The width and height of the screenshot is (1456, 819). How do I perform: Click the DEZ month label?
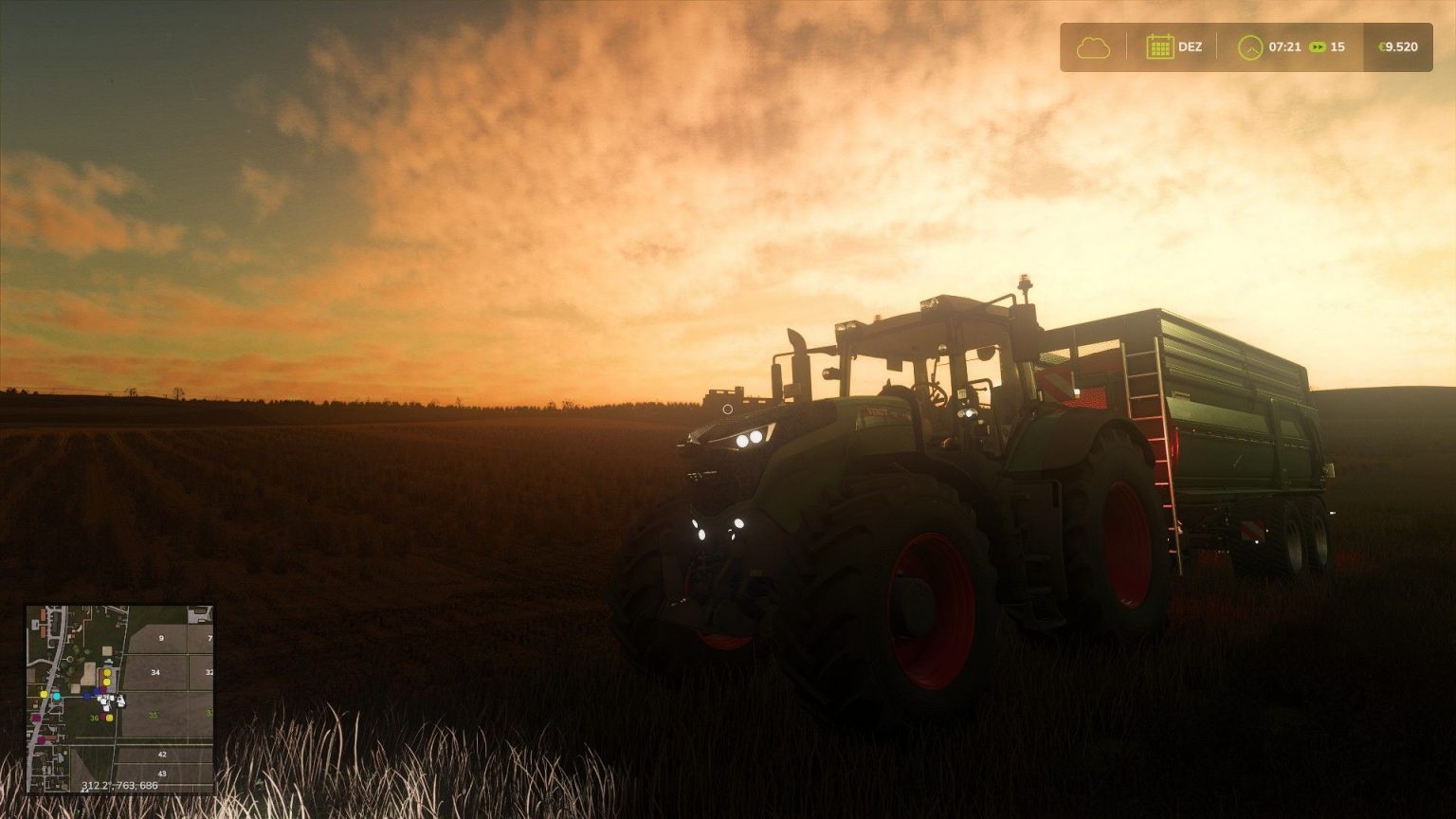coord(1192,45)
